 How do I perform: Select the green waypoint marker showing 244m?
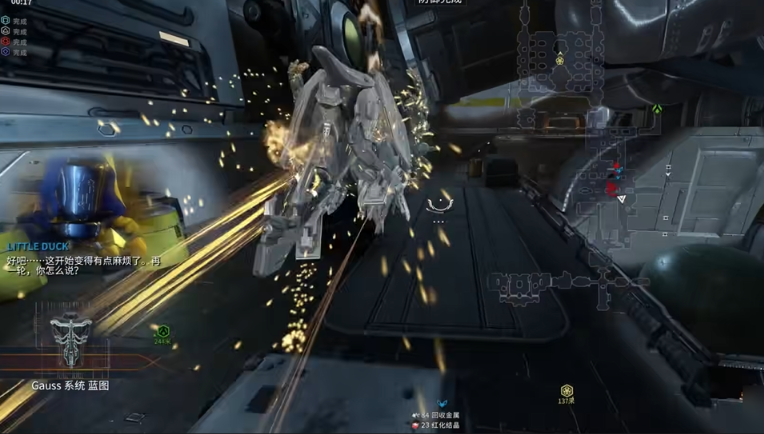click(162, 329)
